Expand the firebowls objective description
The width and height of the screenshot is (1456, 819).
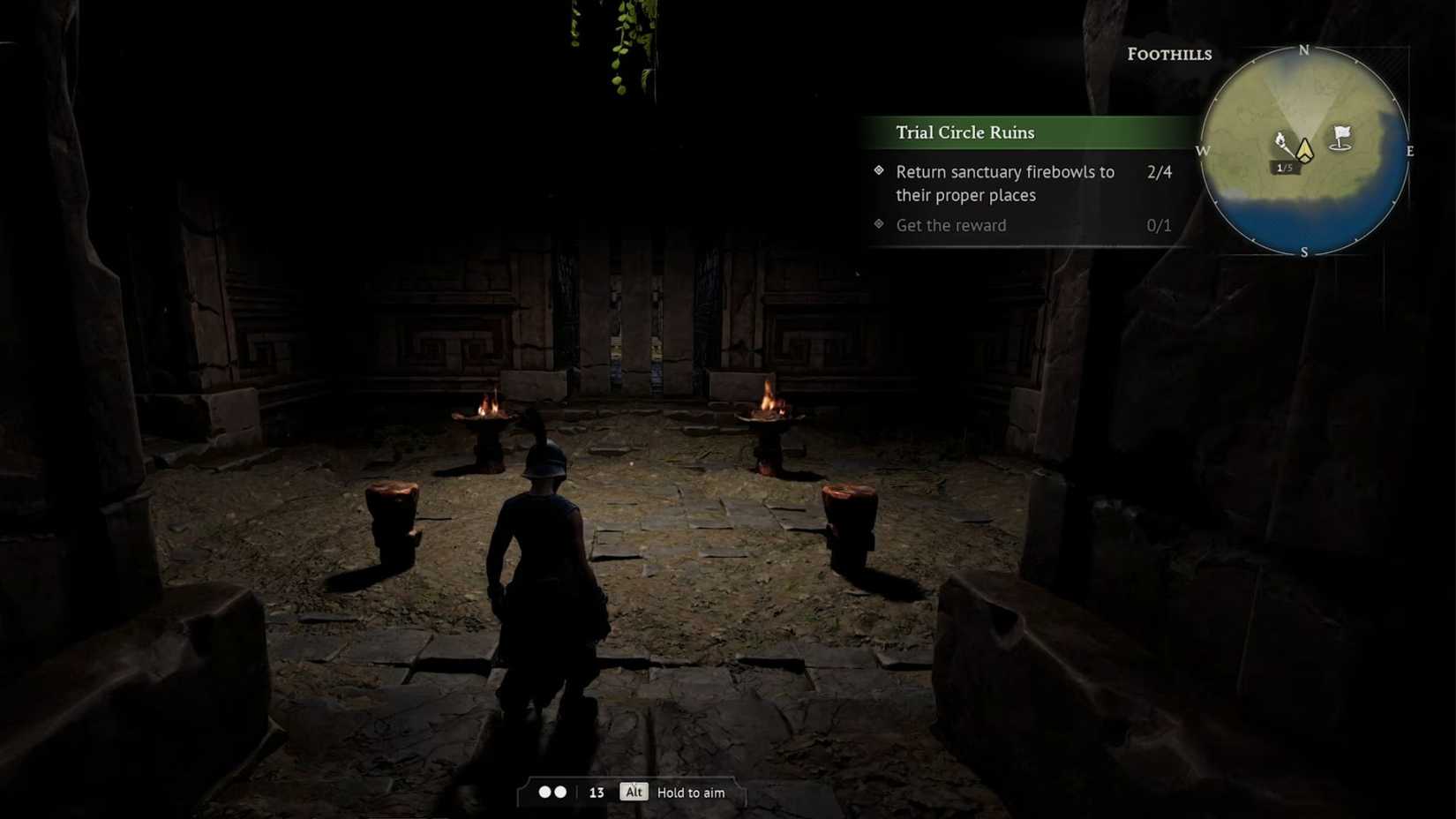(1004, 184)
